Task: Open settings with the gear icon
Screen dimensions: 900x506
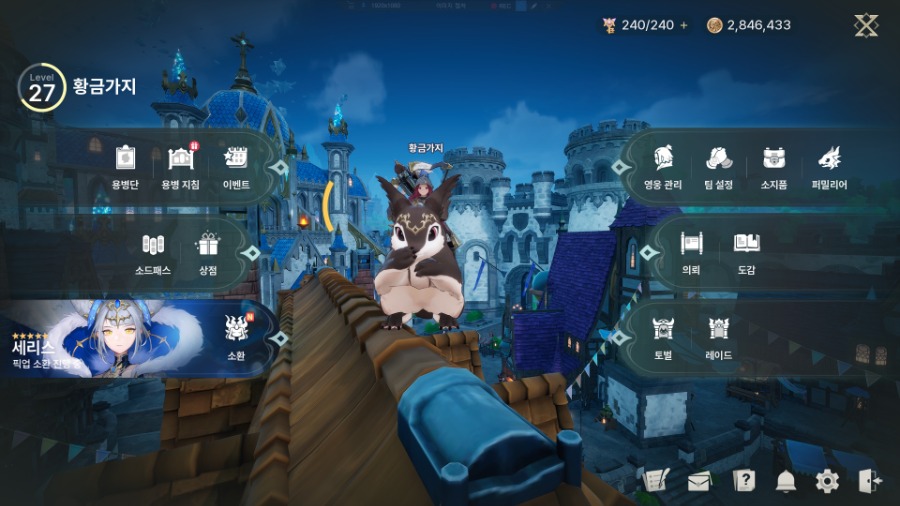Action: (x=827, y=481)
